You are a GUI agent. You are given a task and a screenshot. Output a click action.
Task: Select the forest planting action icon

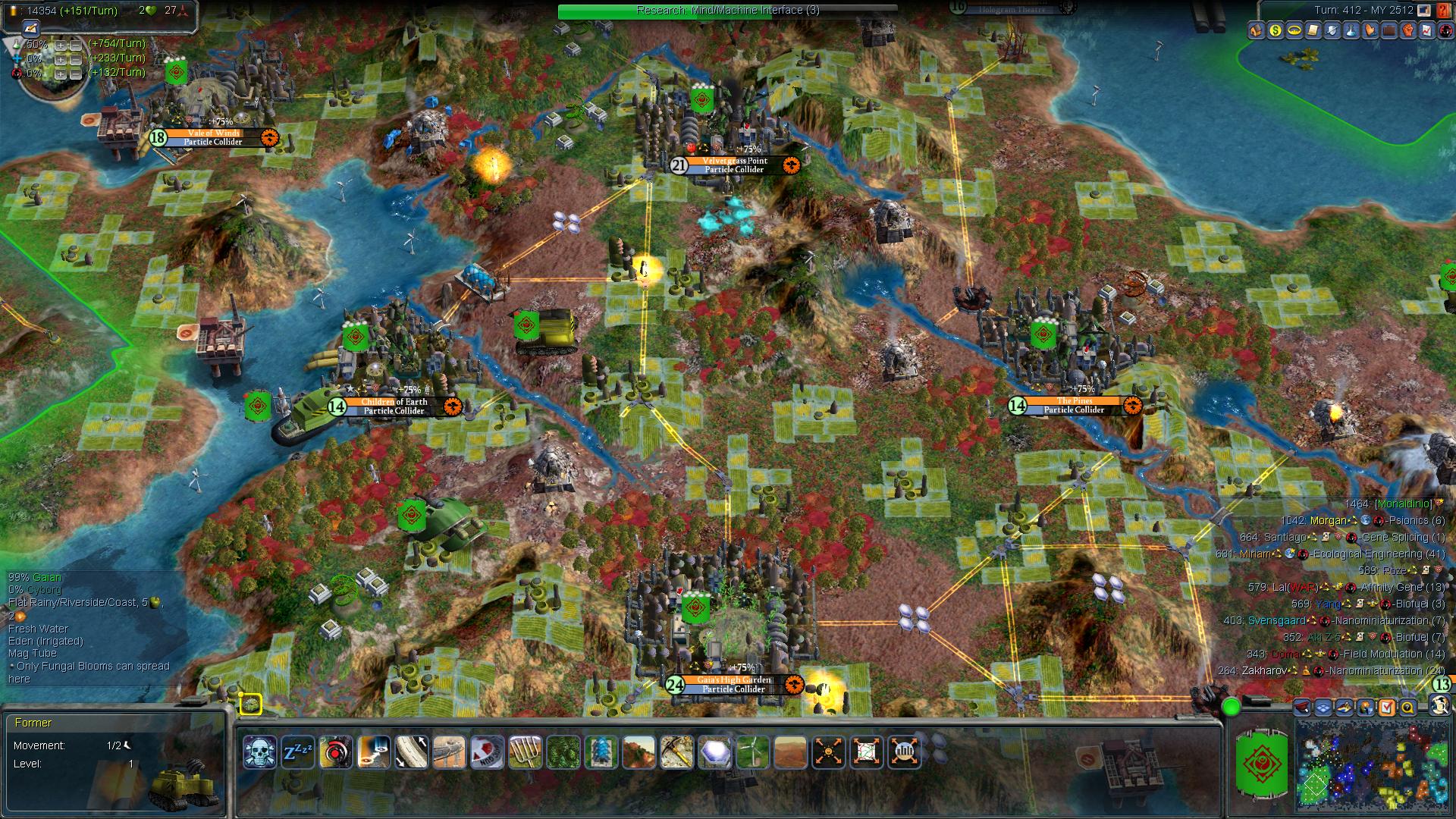[563, 752]
